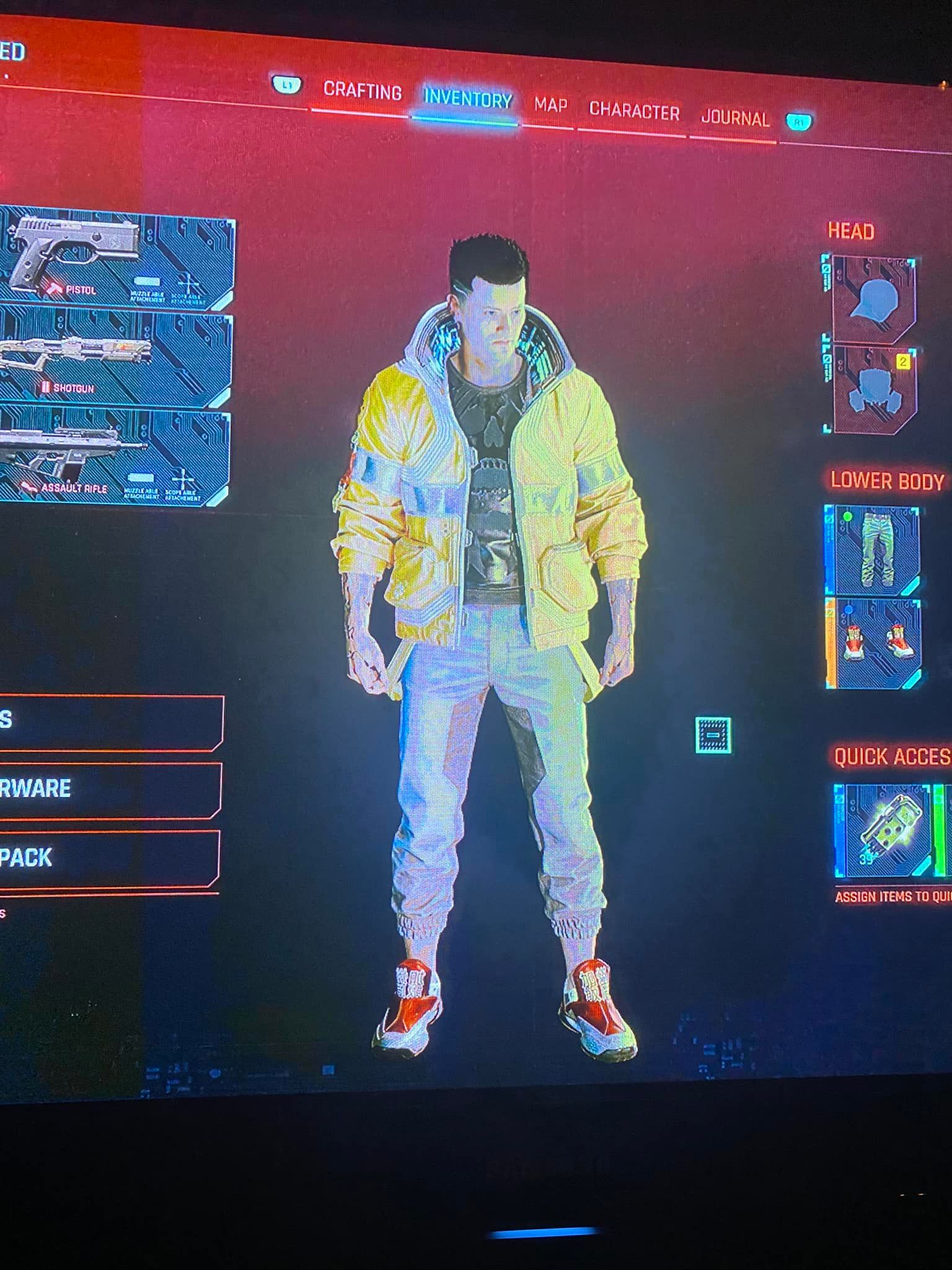Select the face mask slot showing 2 items
952x1270 pixels.
tap(874, 388)
